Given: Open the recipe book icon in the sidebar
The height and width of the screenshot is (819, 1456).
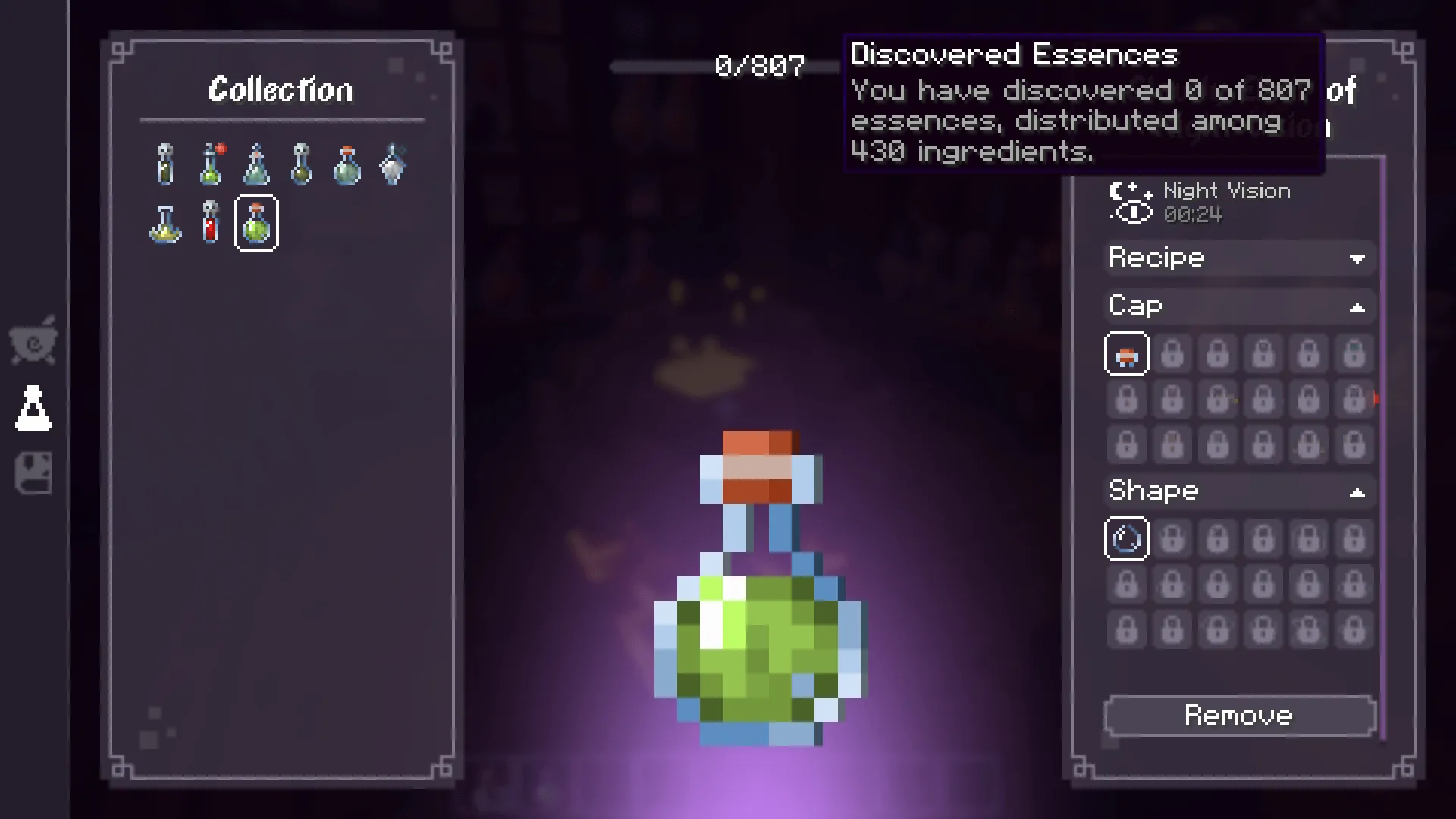Looking at the screenshot, I should click(x=33, y=474).
